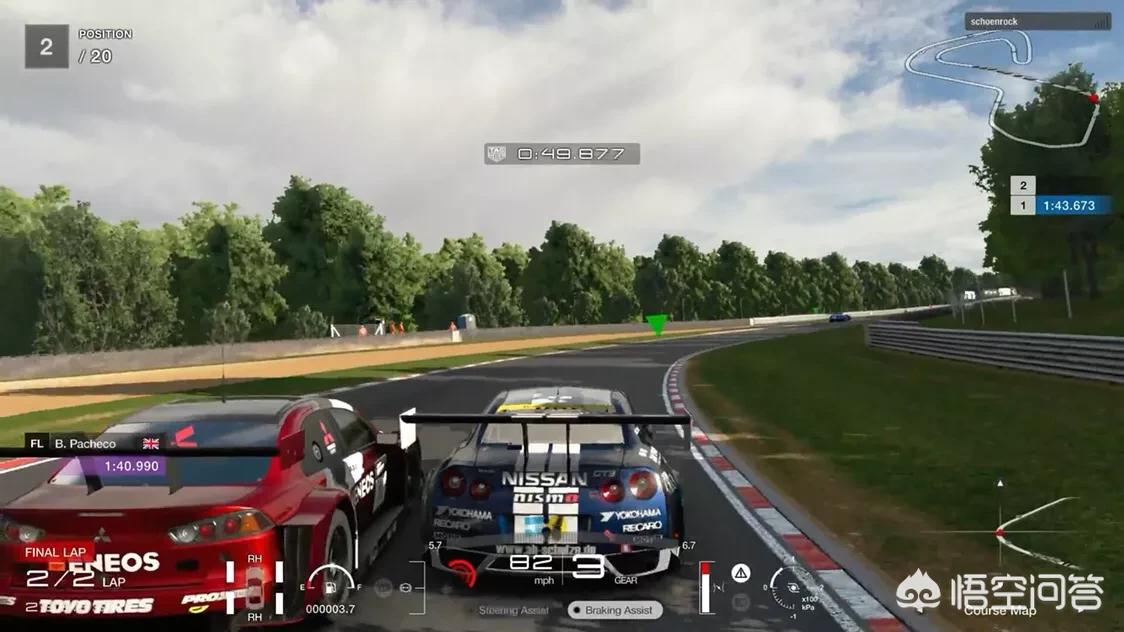
Task: Select the red player marker on course map
Action: point(1093,98)
